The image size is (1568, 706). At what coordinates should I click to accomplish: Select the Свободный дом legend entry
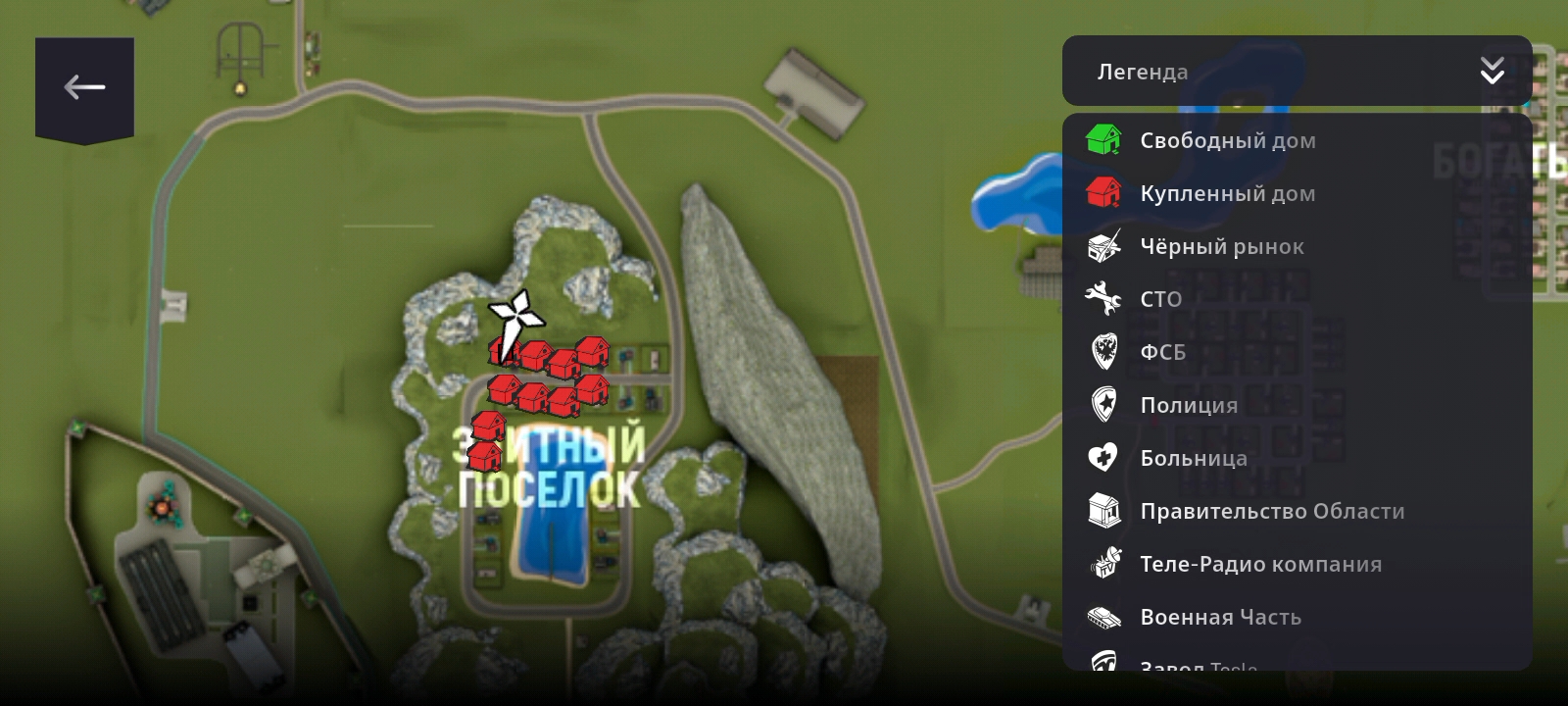coord(1227,140)
